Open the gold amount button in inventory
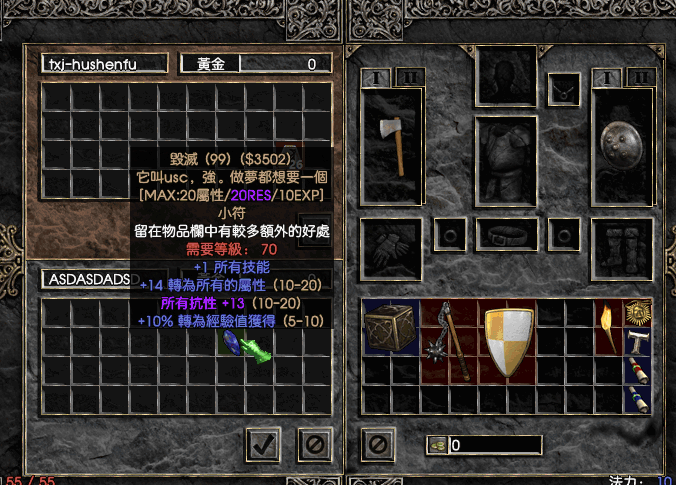Viewport: 676px width, 485px height. pos(437,445)
